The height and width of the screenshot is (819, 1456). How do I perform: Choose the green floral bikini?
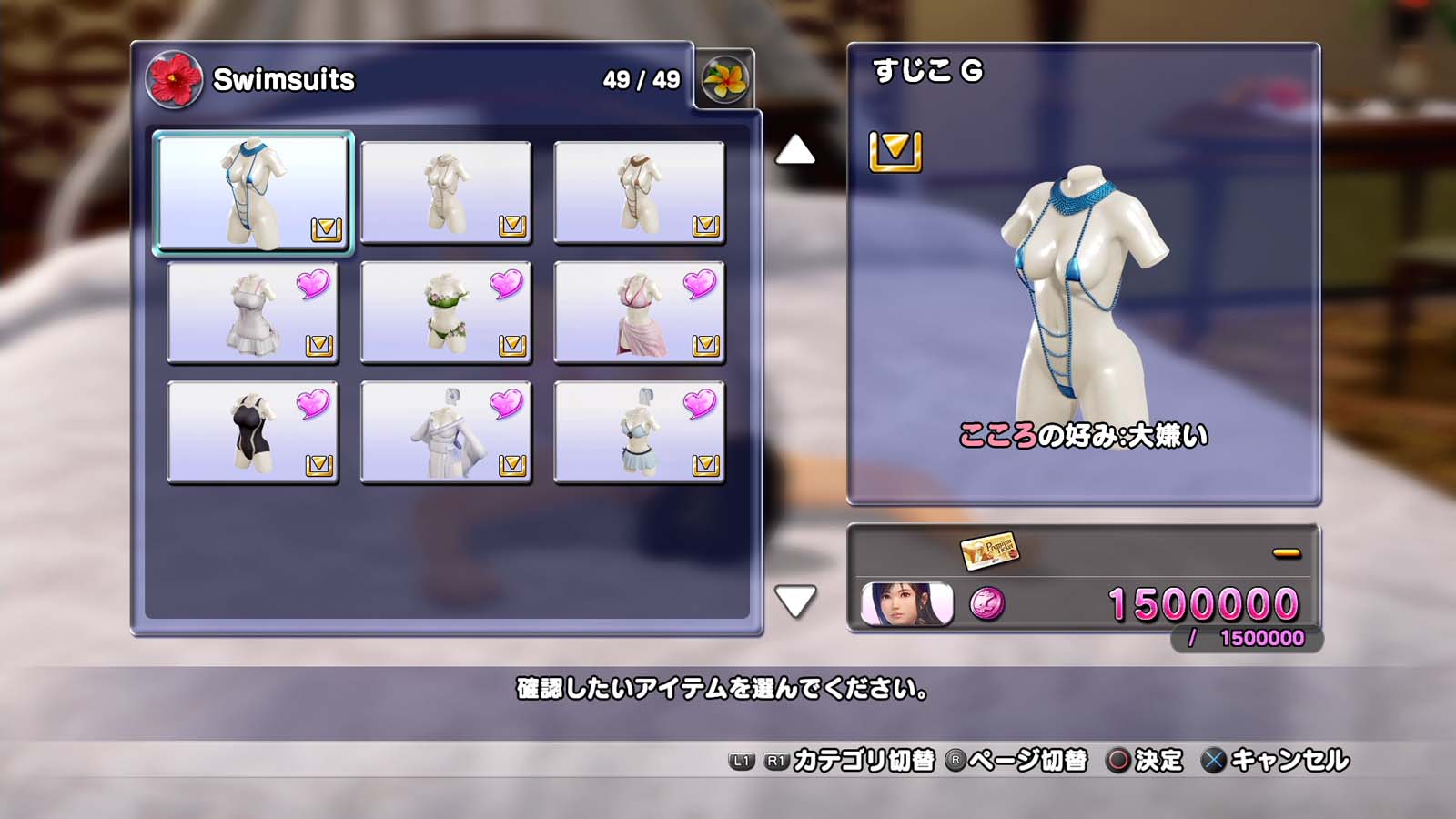(446, 312)
